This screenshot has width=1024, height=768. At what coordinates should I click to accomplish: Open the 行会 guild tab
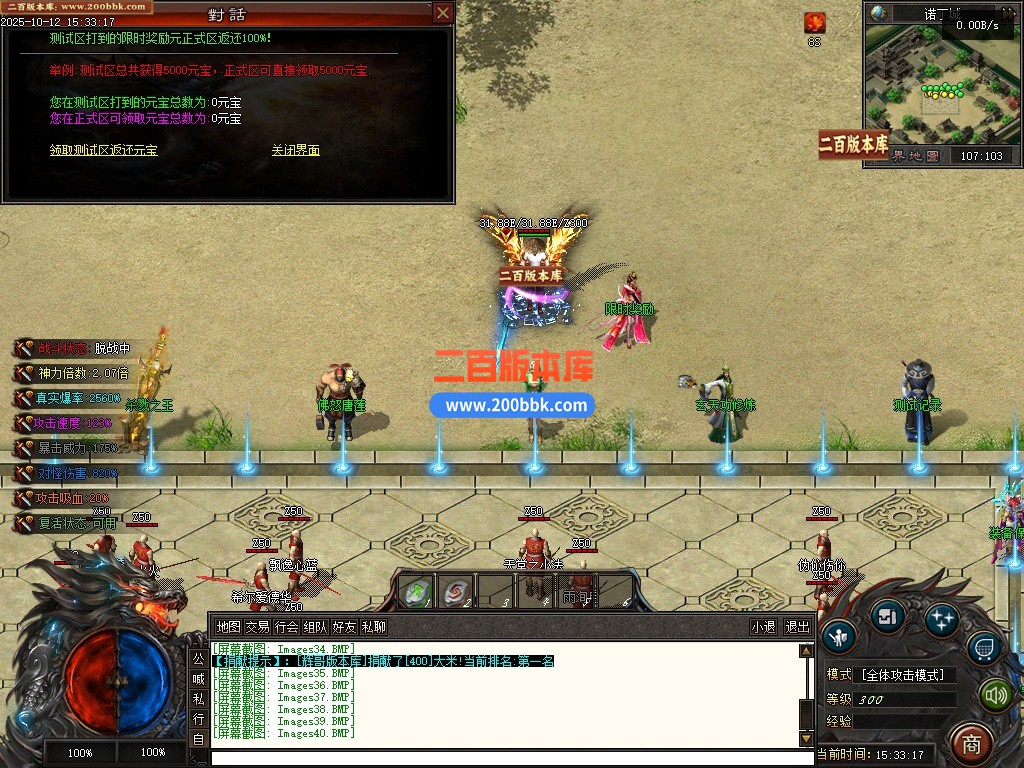(286, 627)
